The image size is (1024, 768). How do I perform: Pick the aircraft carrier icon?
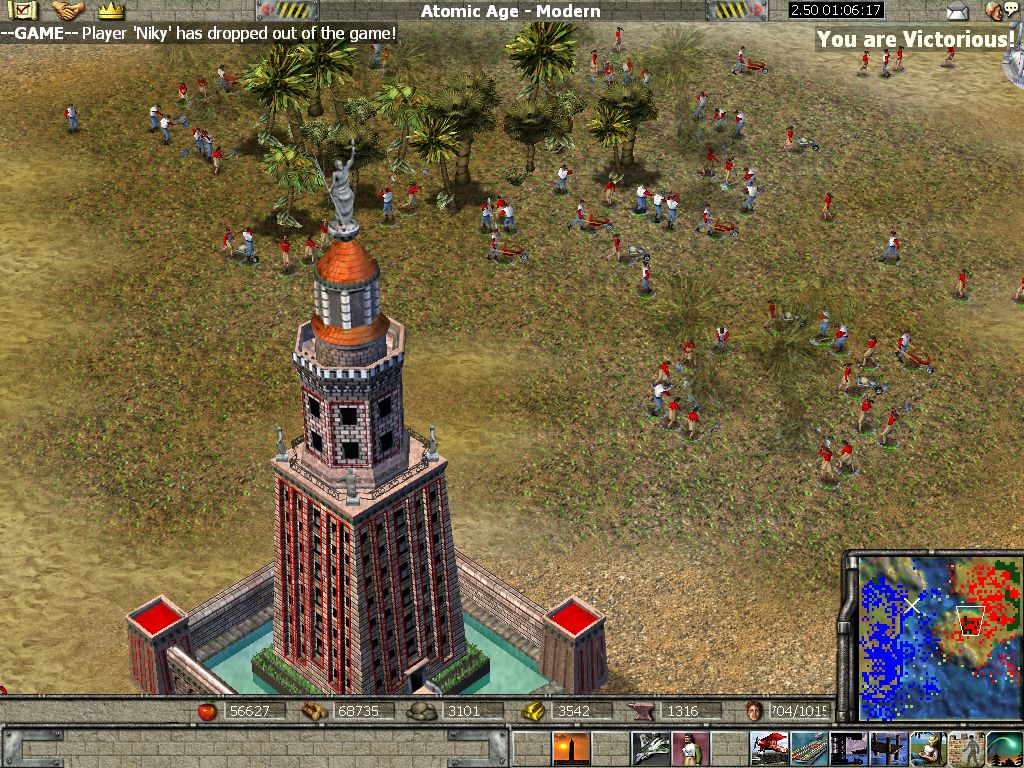click(809, 748)
